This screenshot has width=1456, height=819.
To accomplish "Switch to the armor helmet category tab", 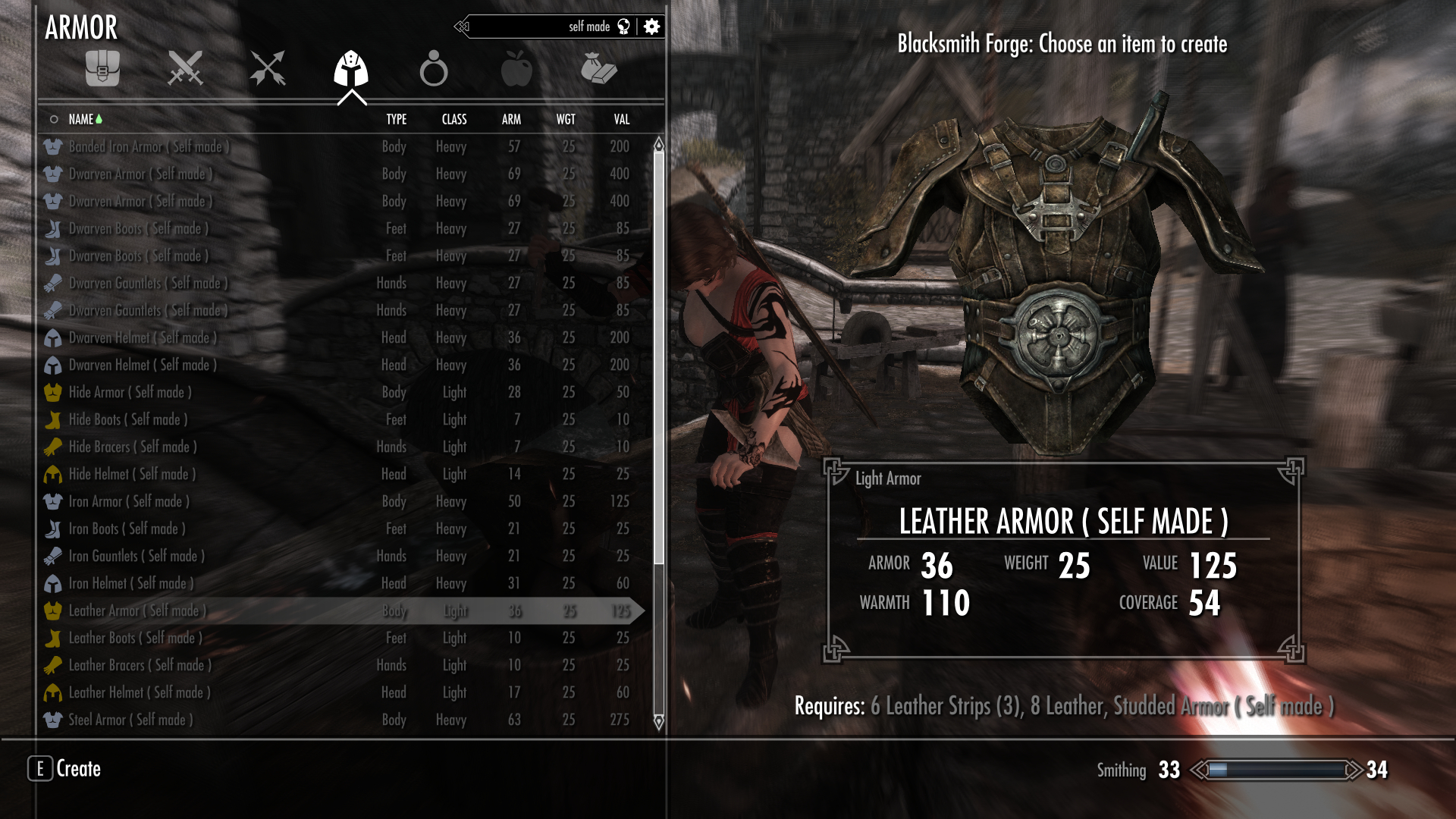I will [x=351, y=69].
